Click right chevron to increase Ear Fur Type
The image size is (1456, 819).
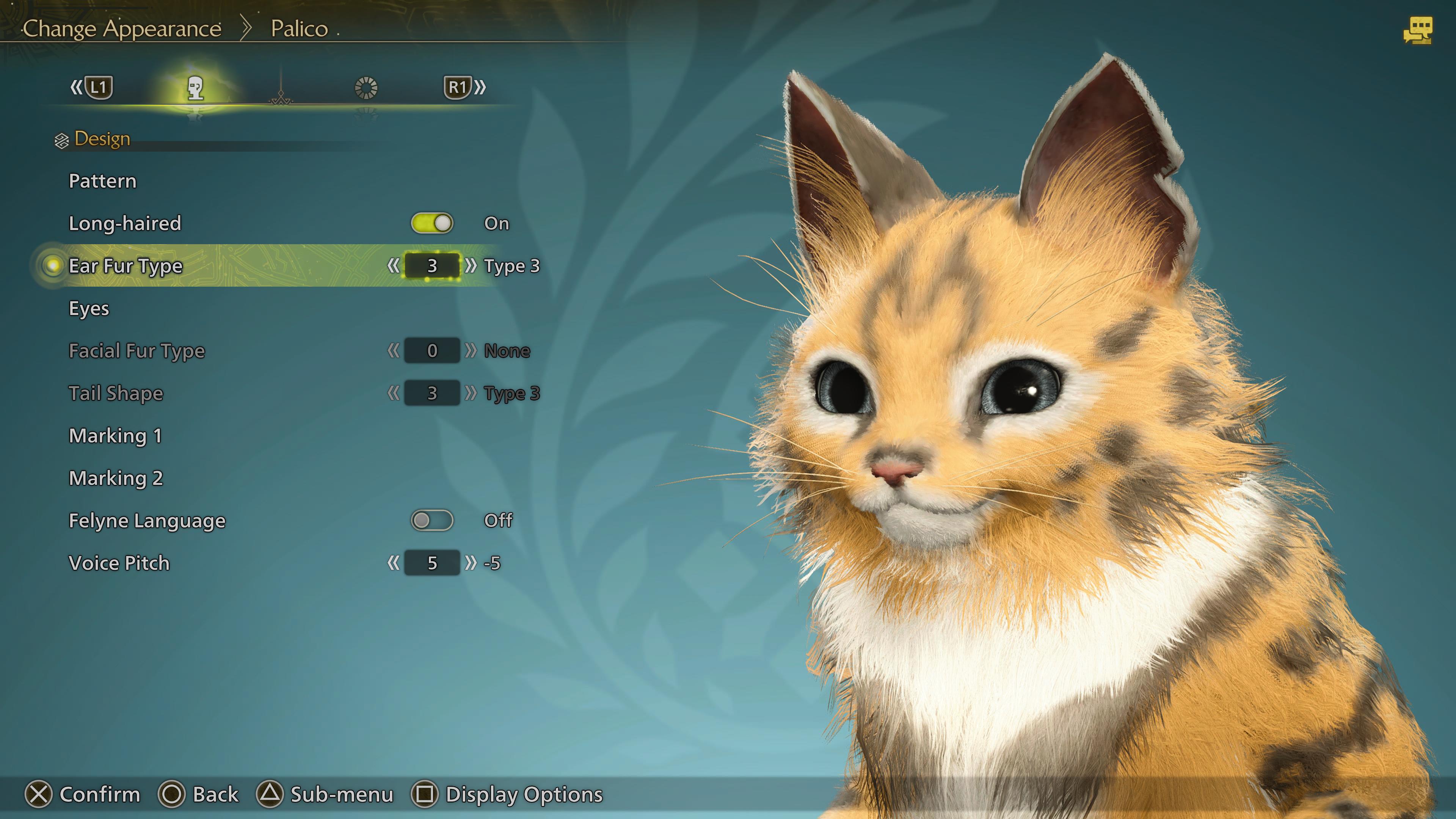coord(471,266)
